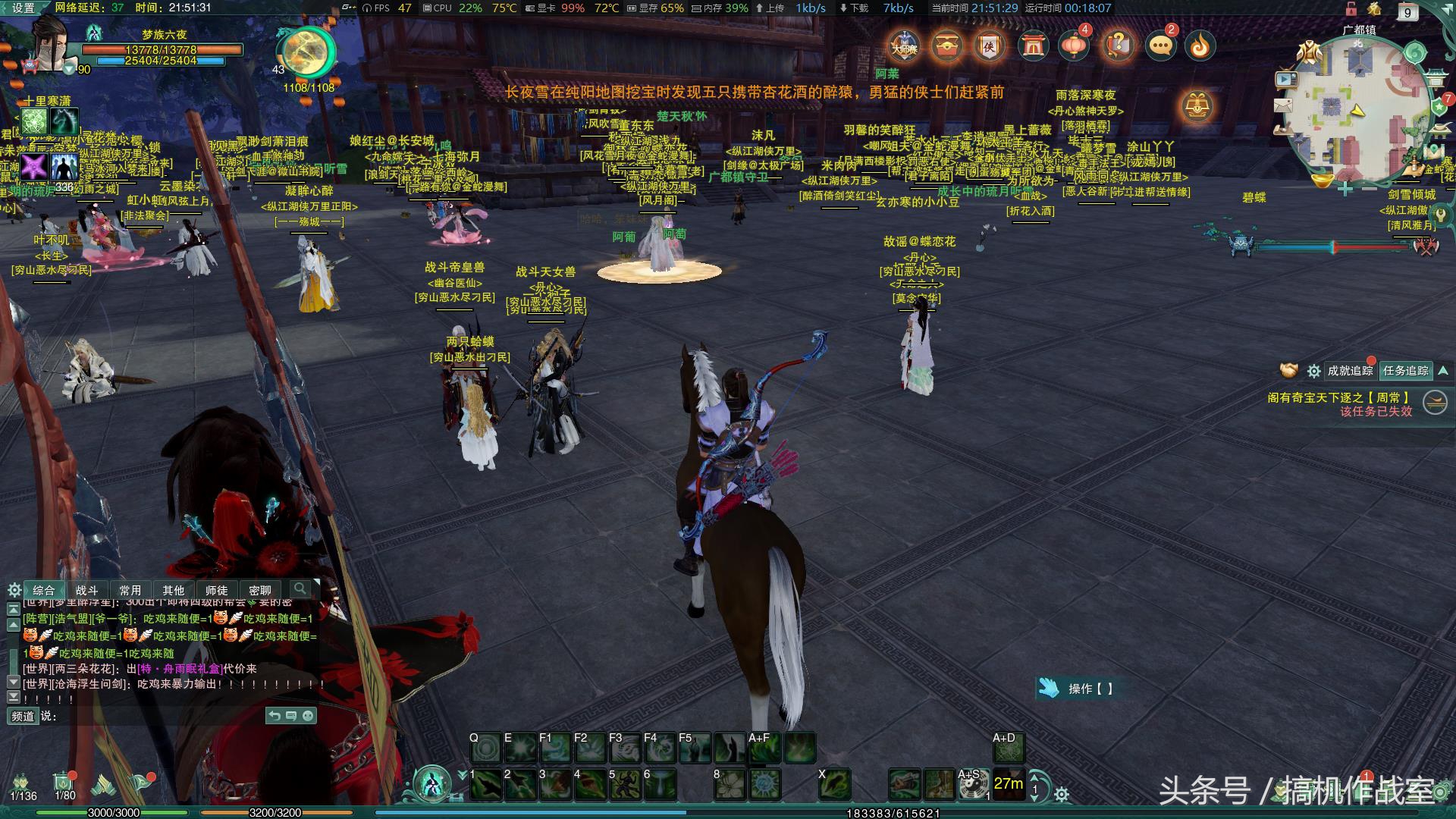Open the 设置 settings menu
1456x819 pixels.
pos(23,8)
